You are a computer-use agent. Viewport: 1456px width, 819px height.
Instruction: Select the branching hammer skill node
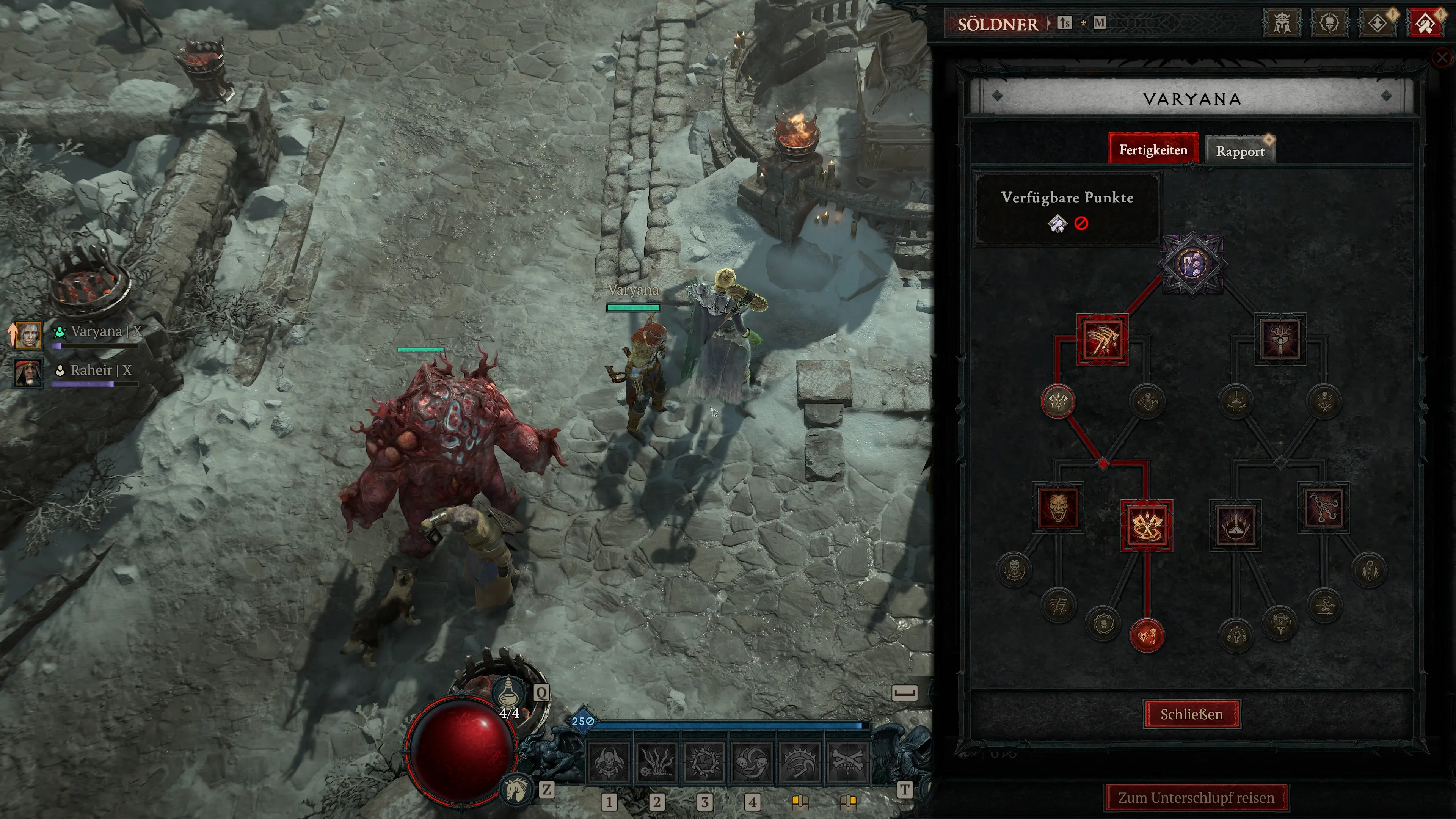point(1280,339)
